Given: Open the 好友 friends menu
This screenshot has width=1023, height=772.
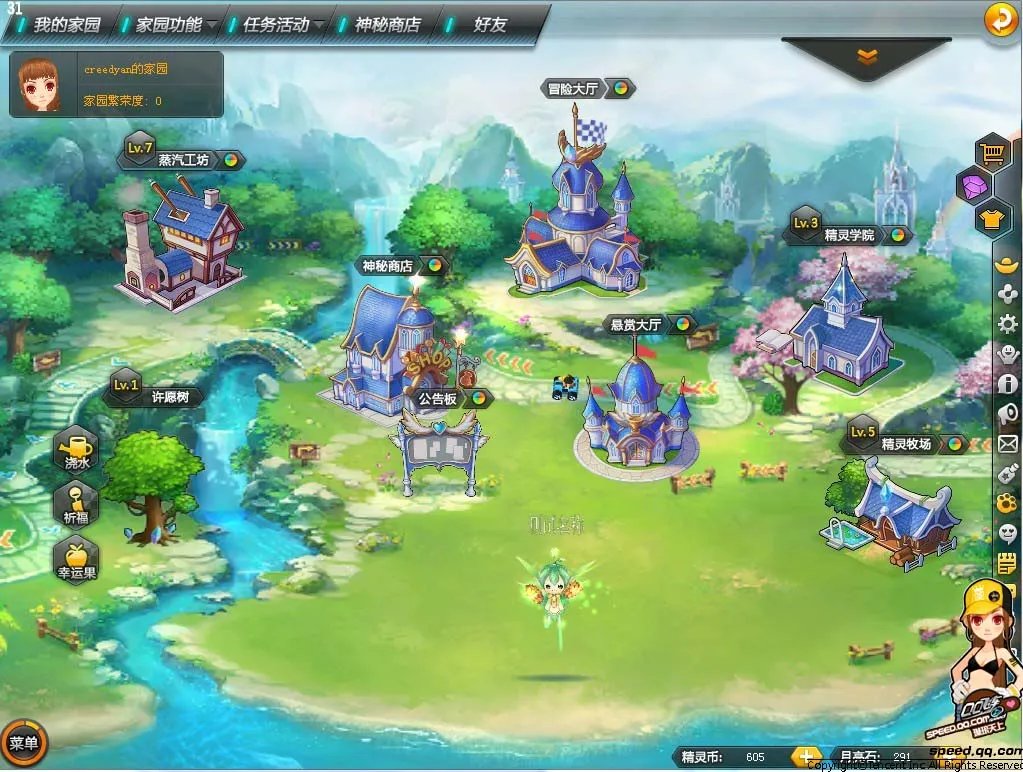Looking at the screenshot, I should (490, 24).
